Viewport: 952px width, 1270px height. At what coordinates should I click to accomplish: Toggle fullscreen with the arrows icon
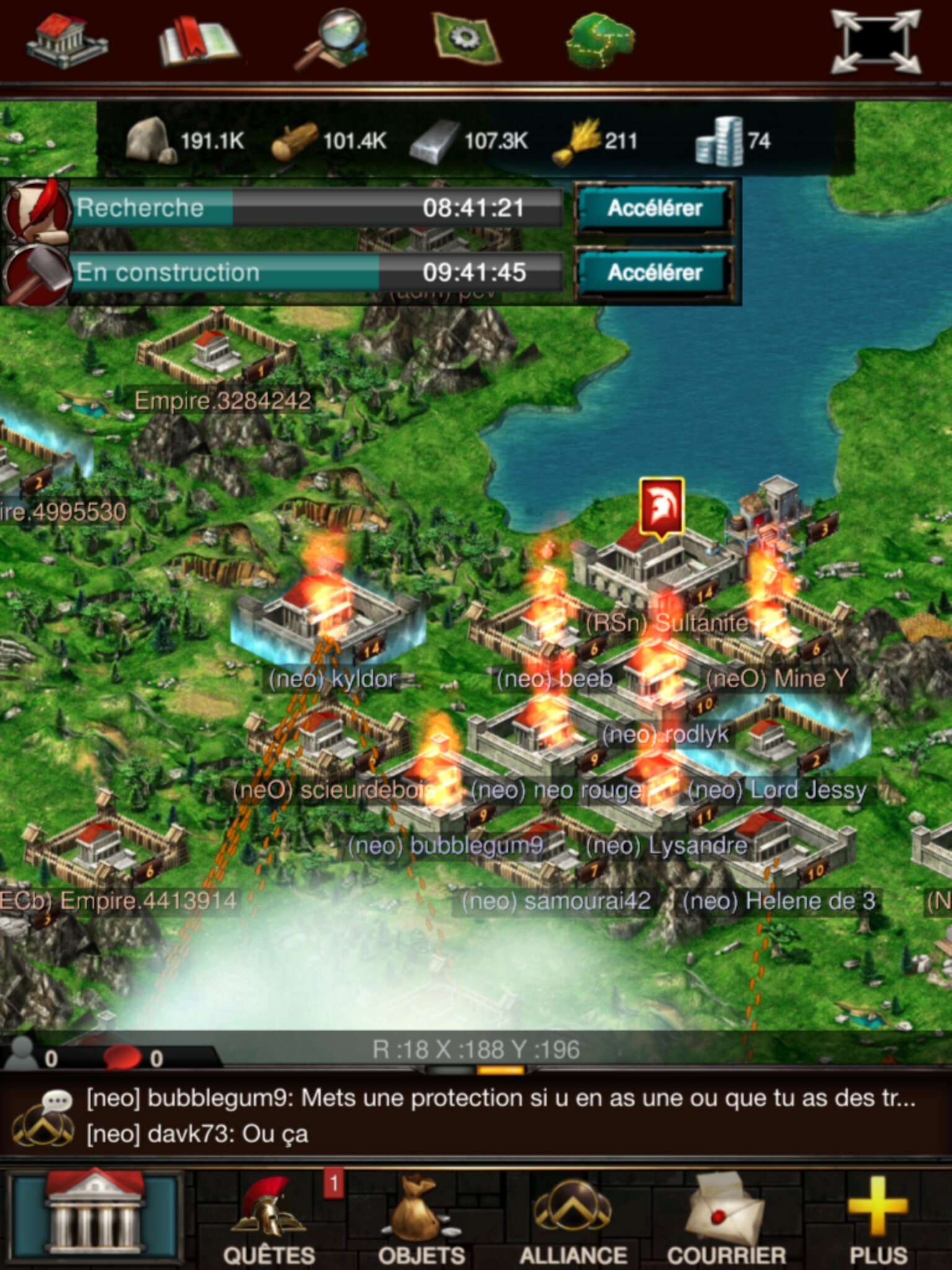point(876,42)
